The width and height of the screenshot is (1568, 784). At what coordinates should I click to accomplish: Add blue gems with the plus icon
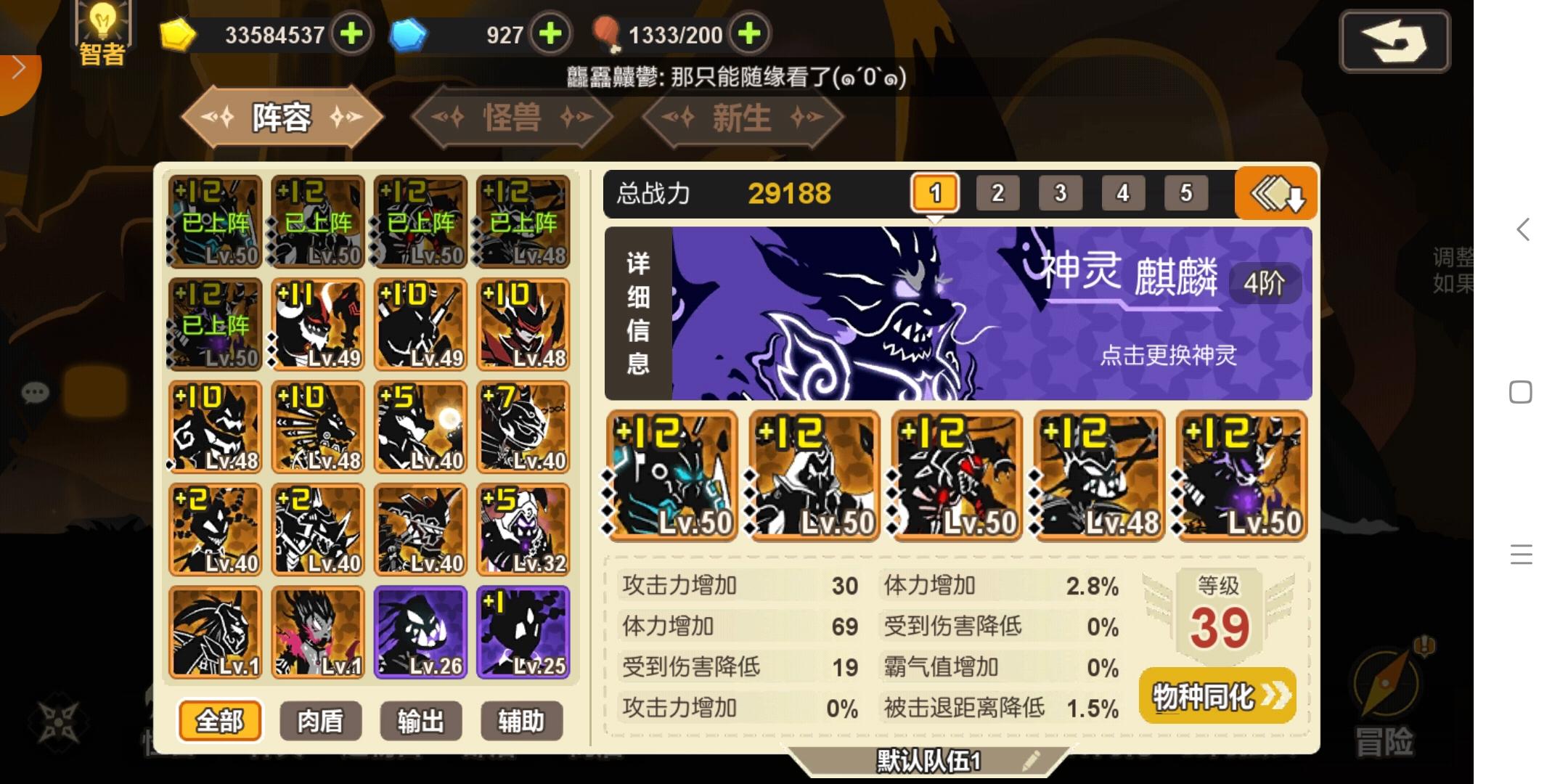coord(550,33)
